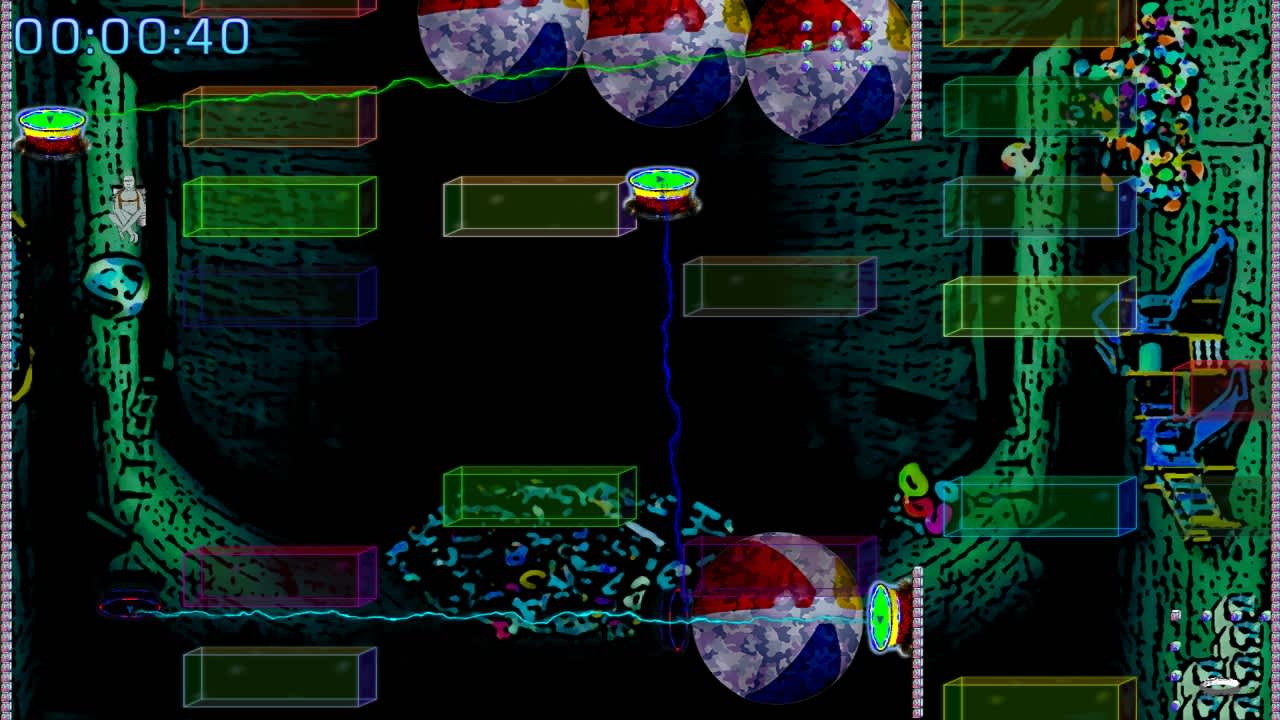
Task: Click the green pot on the right edge
Action: [884, 618]
